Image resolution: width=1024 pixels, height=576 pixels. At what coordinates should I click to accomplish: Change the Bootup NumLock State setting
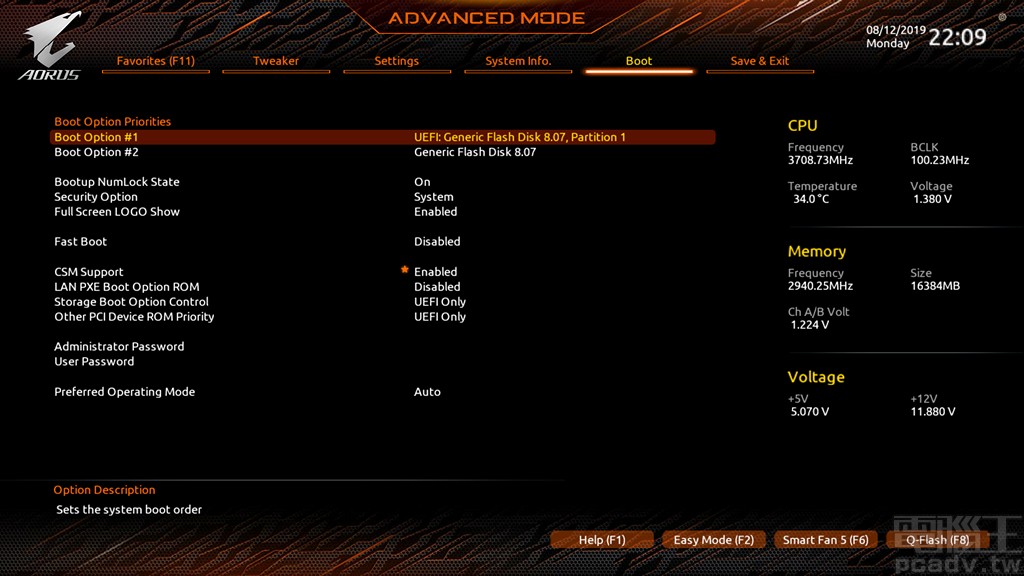click(x=117, y=182)
